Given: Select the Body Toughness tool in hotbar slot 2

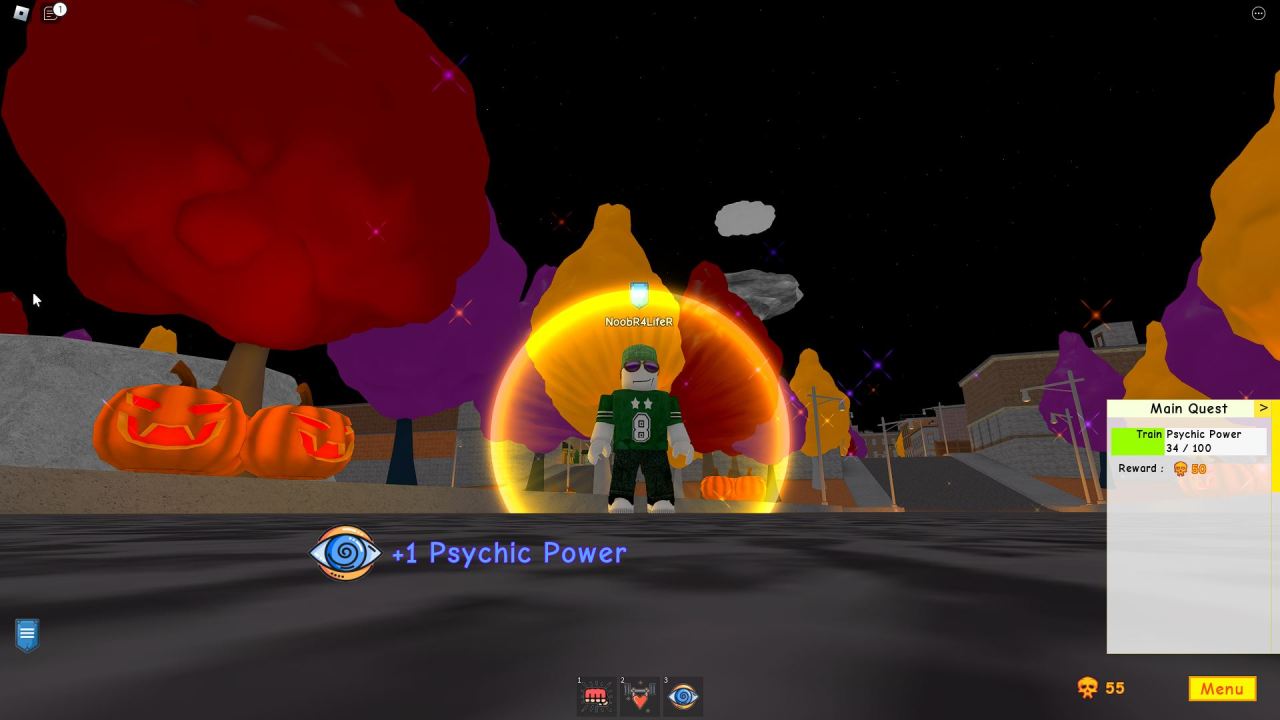Looking at the screenshot, I should tap(639, 697).
